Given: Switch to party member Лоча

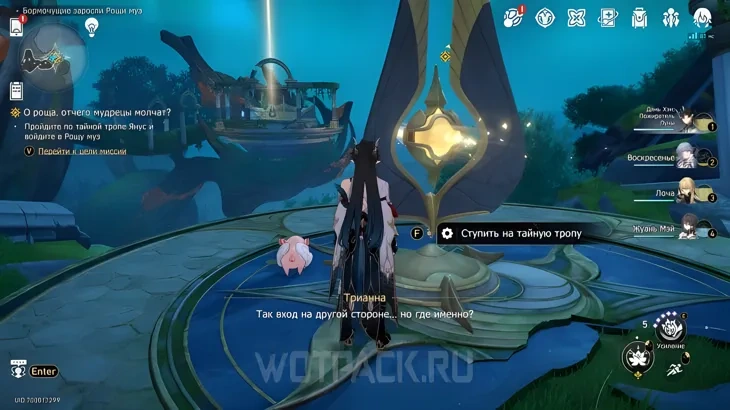Looking at the screenshot, I should (690, 193).
